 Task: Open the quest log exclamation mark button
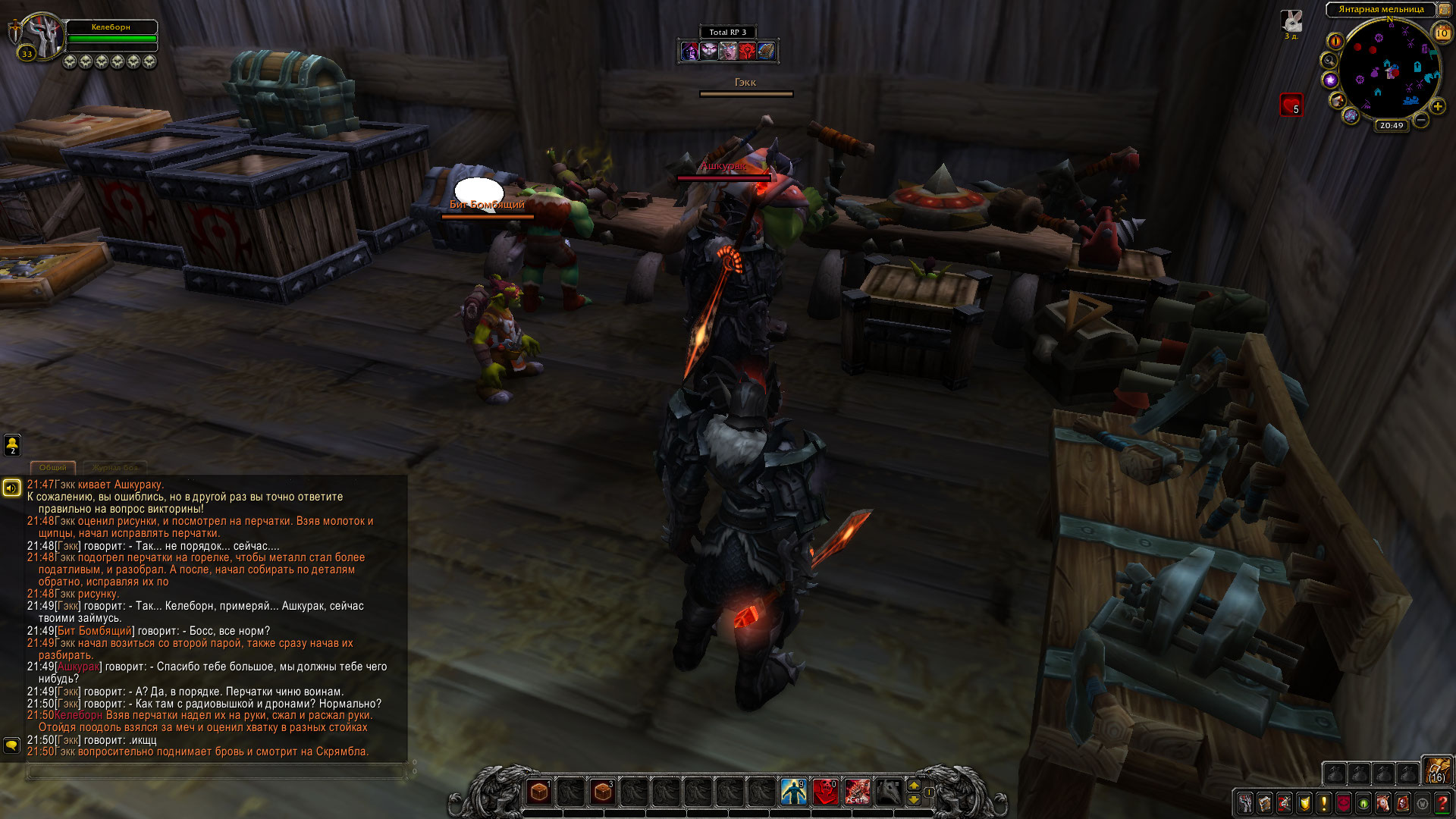click(x=1324, y=803)
